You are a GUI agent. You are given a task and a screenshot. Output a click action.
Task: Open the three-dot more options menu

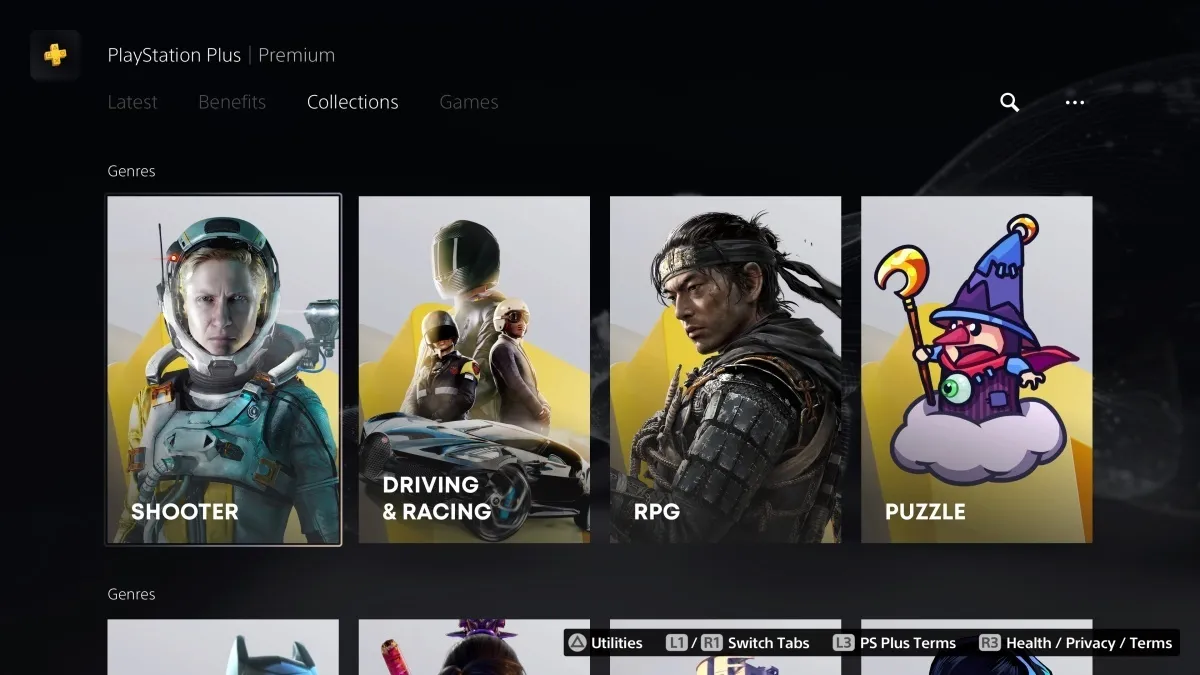(1075, 102)
